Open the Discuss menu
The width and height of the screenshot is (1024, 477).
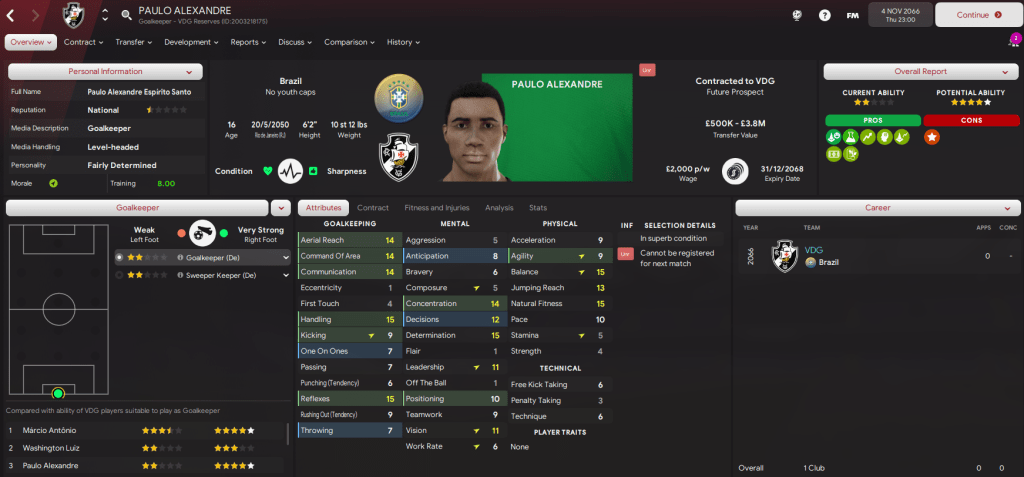[x=295, y=42]
